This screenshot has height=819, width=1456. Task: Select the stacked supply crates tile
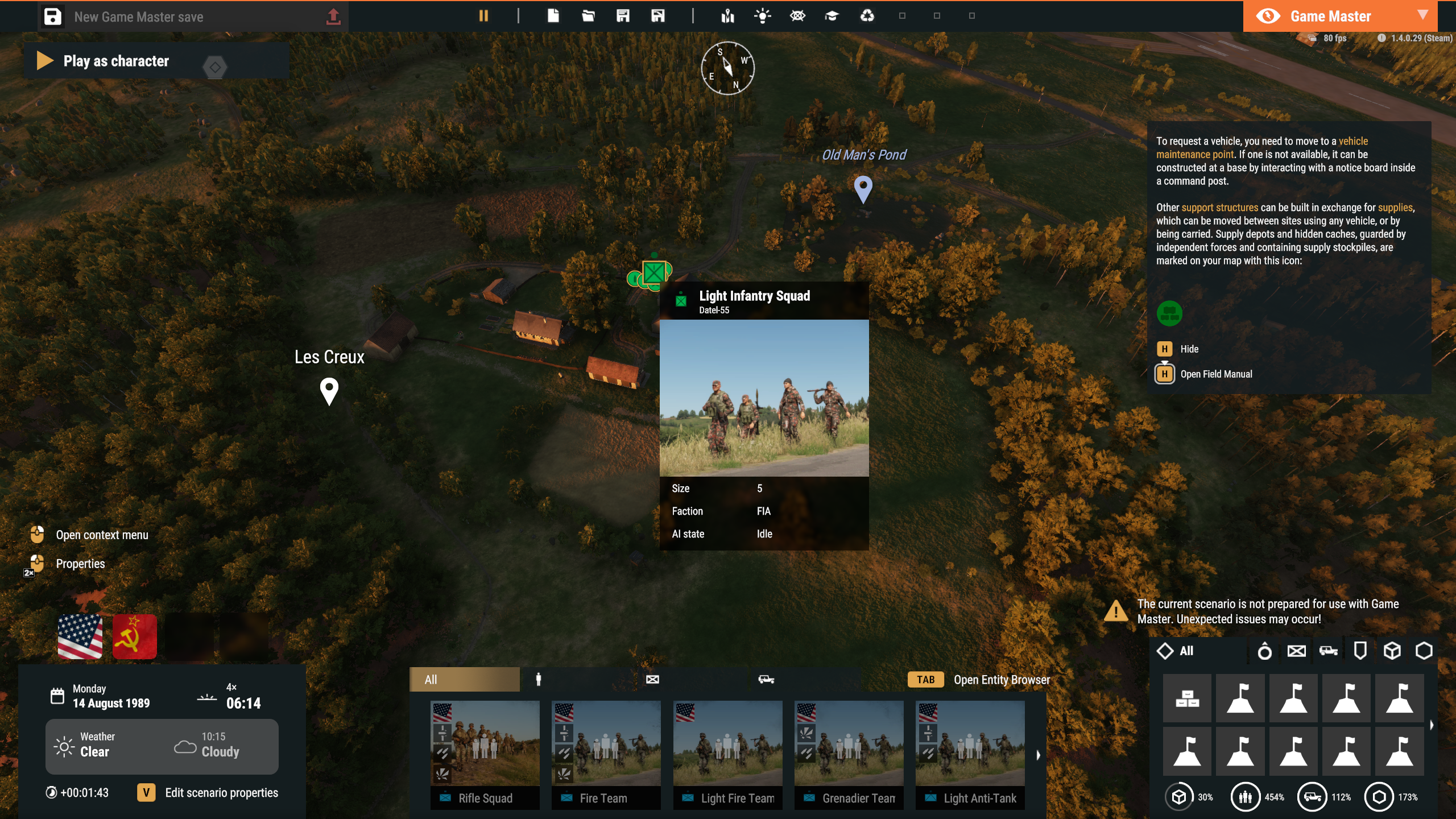(x=1187, y=698)
